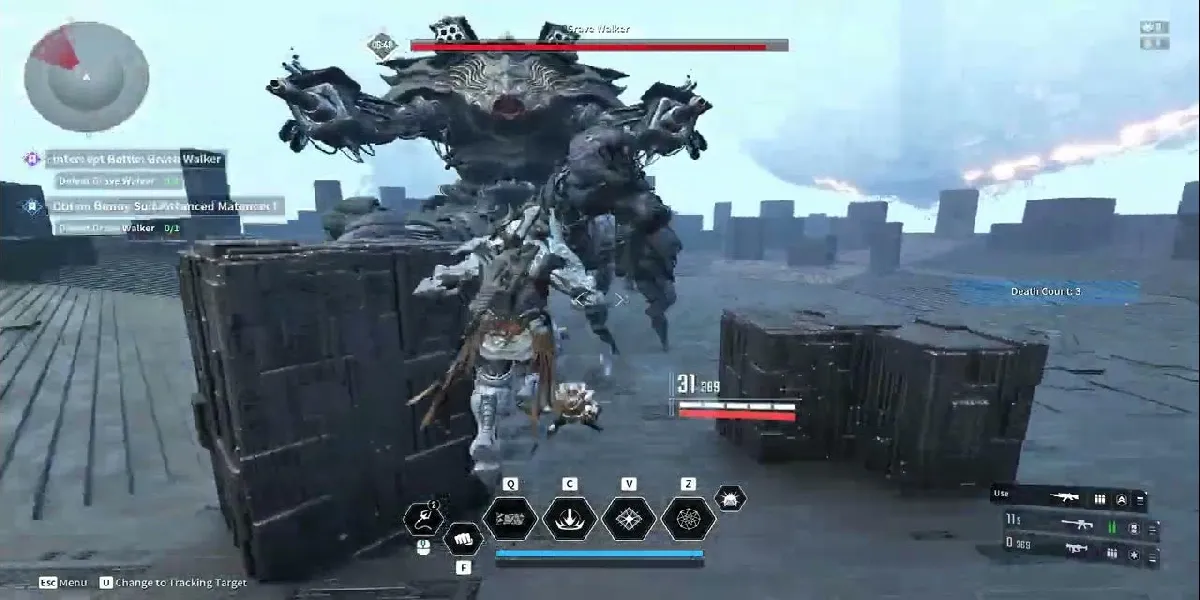Activate the Q skill hexagon
Screen dimensions: 1200x600
(510, 519)
